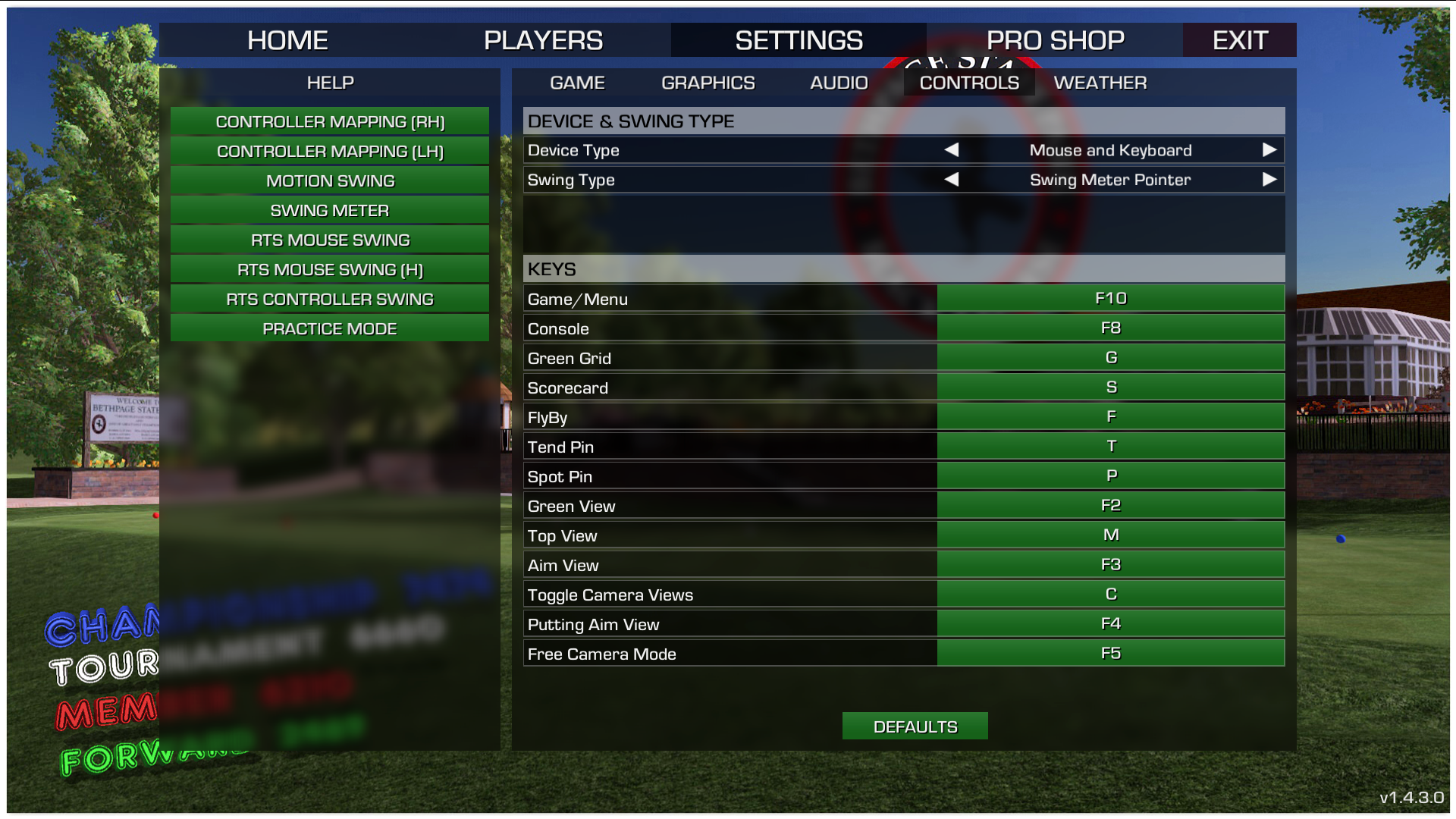Rebind the Game/Menu key F10
The width and height of the screenshot is (1456, 819).
(1110, 298)
